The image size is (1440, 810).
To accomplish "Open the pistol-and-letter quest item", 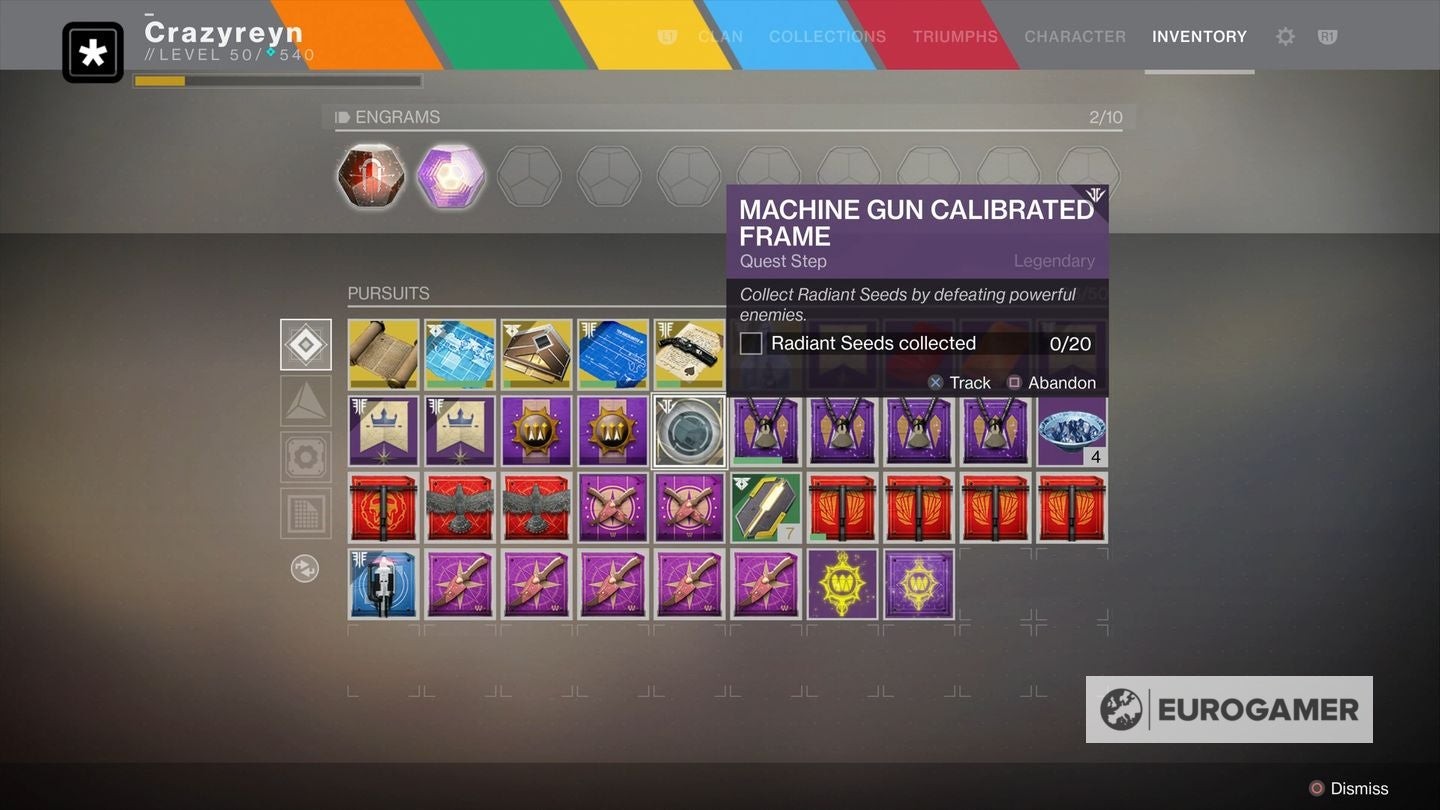I will click(689, 354).
